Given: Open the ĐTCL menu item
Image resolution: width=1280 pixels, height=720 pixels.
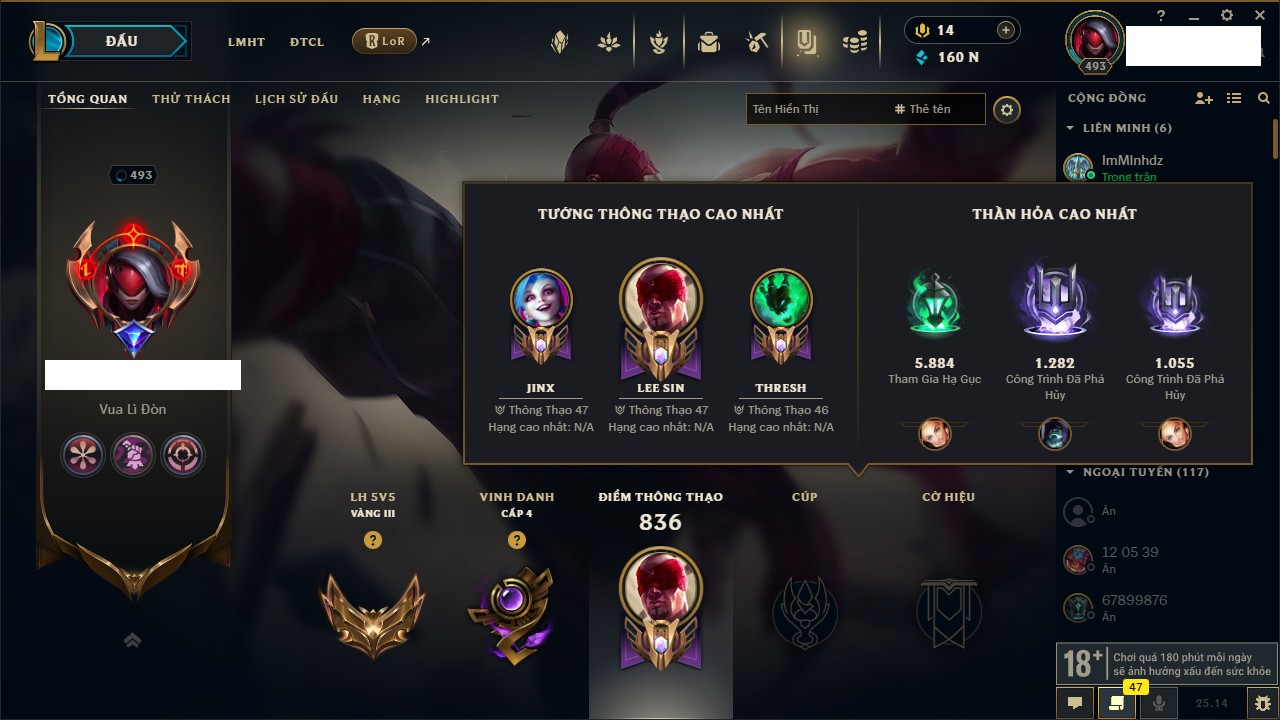Looking at the screenshot, I should [x=307, y=42].
